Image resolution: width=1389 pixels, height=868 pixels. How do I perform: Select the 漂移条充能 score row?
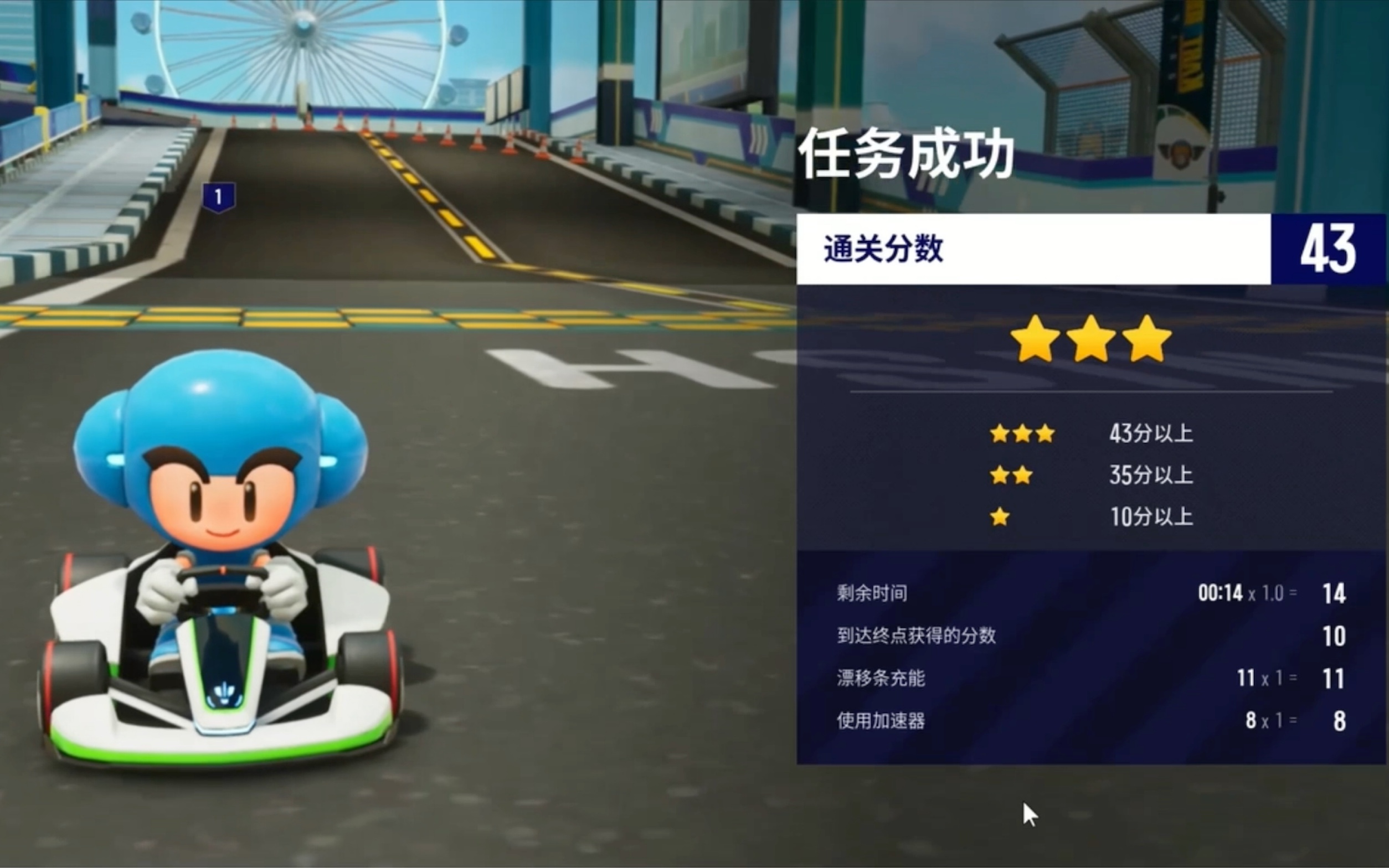pyautogui.click(x=880, y=679)
